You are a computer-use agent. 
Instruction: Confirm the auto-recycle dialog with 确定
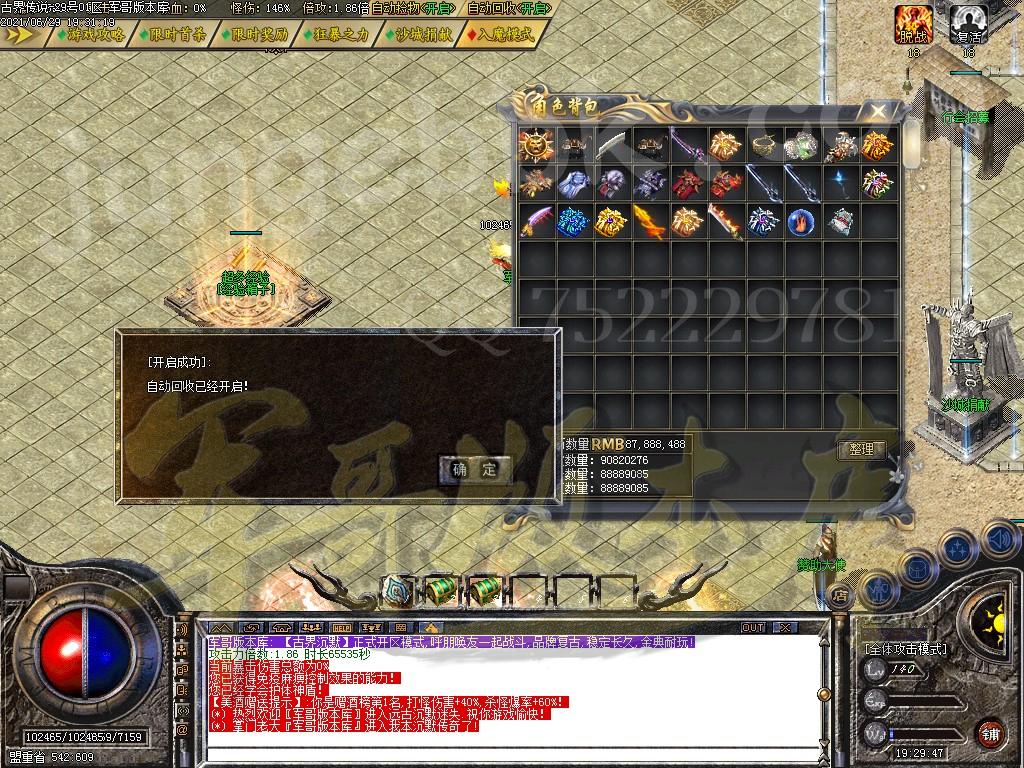[475, 469]
